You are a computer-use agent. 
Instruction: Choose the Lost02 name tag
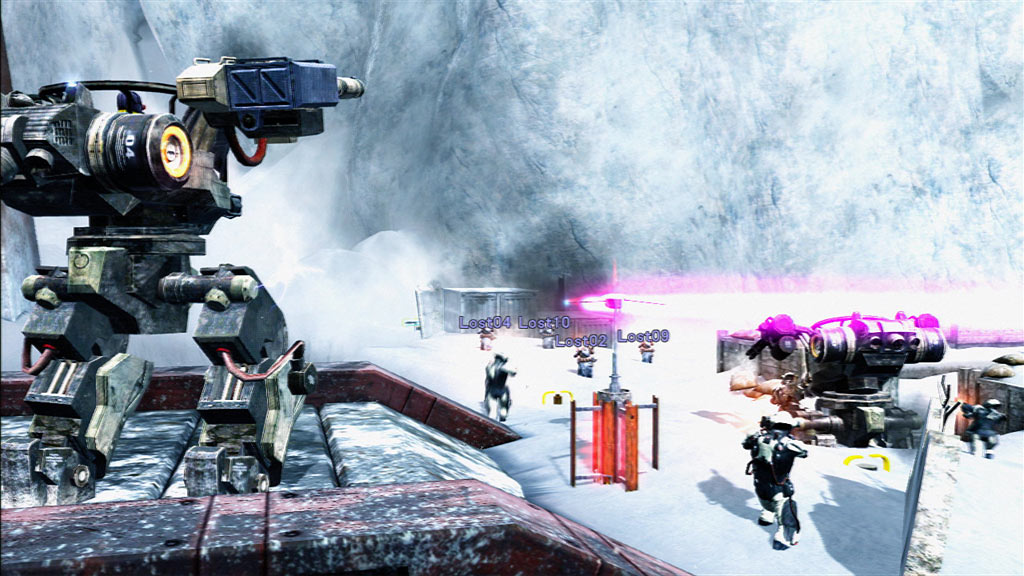(x=581, y=341)
